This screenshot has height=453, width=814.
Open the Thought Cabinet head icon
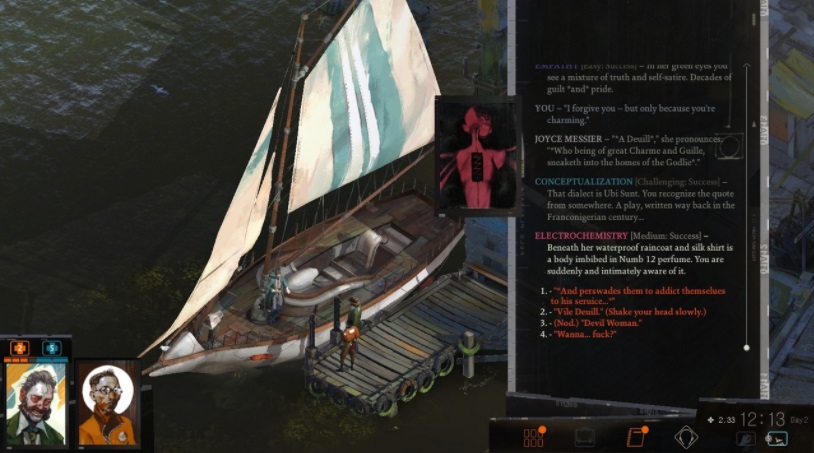686,437
